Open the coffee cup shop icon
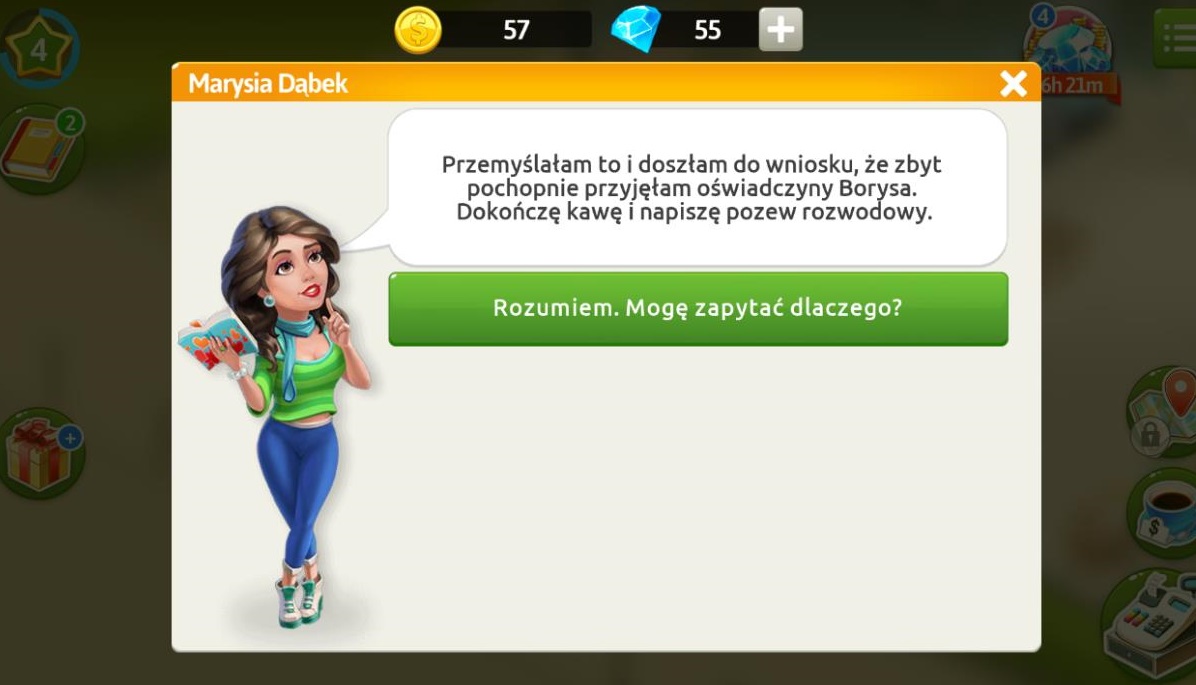The image size is (1196, 685). coord(1165,510)
